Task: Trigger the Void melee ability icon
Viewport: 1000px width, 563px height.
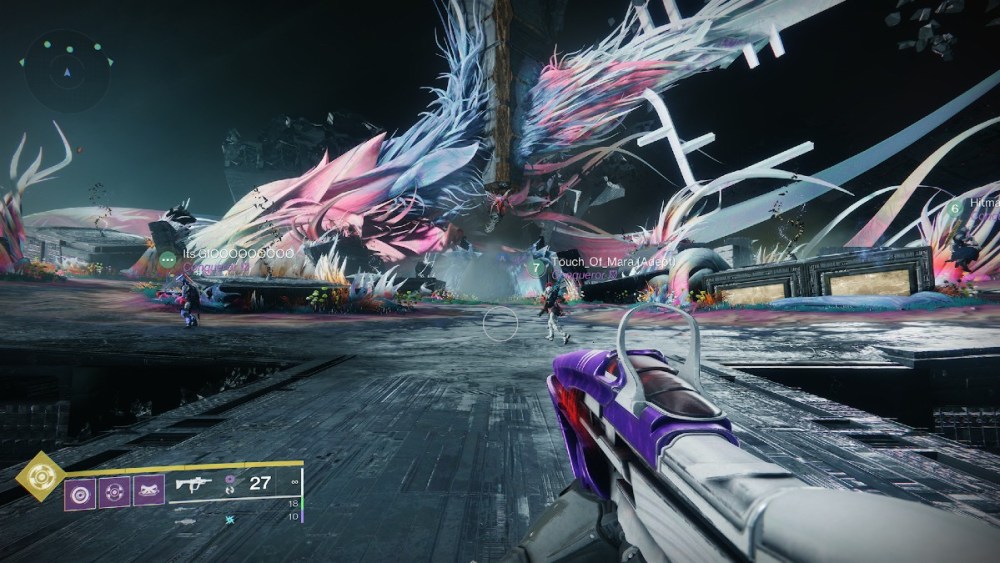Action: pos(114,492)
